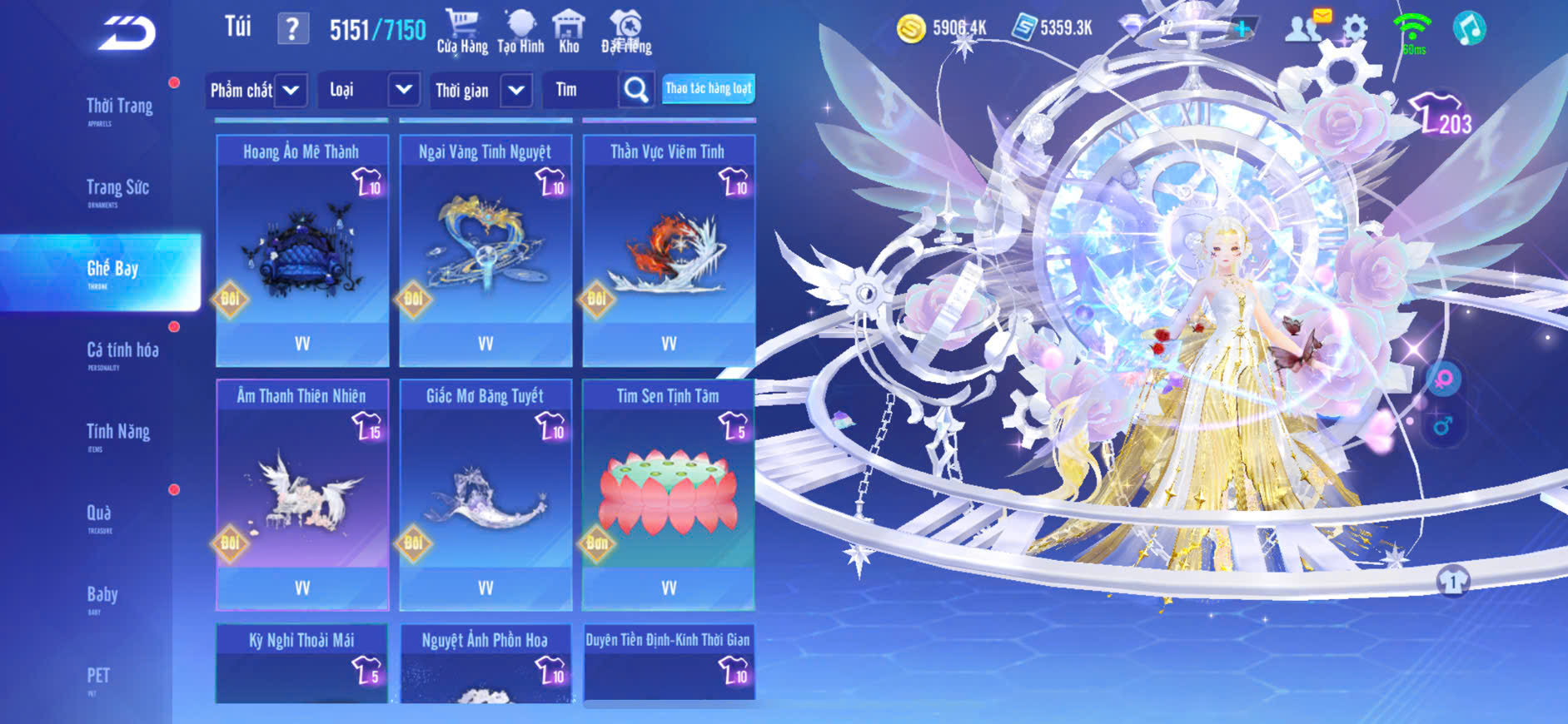Switch to the Thời Trang tab
Image resolution: width=1568 pixels, height=724 pixels.
[119, 107]
